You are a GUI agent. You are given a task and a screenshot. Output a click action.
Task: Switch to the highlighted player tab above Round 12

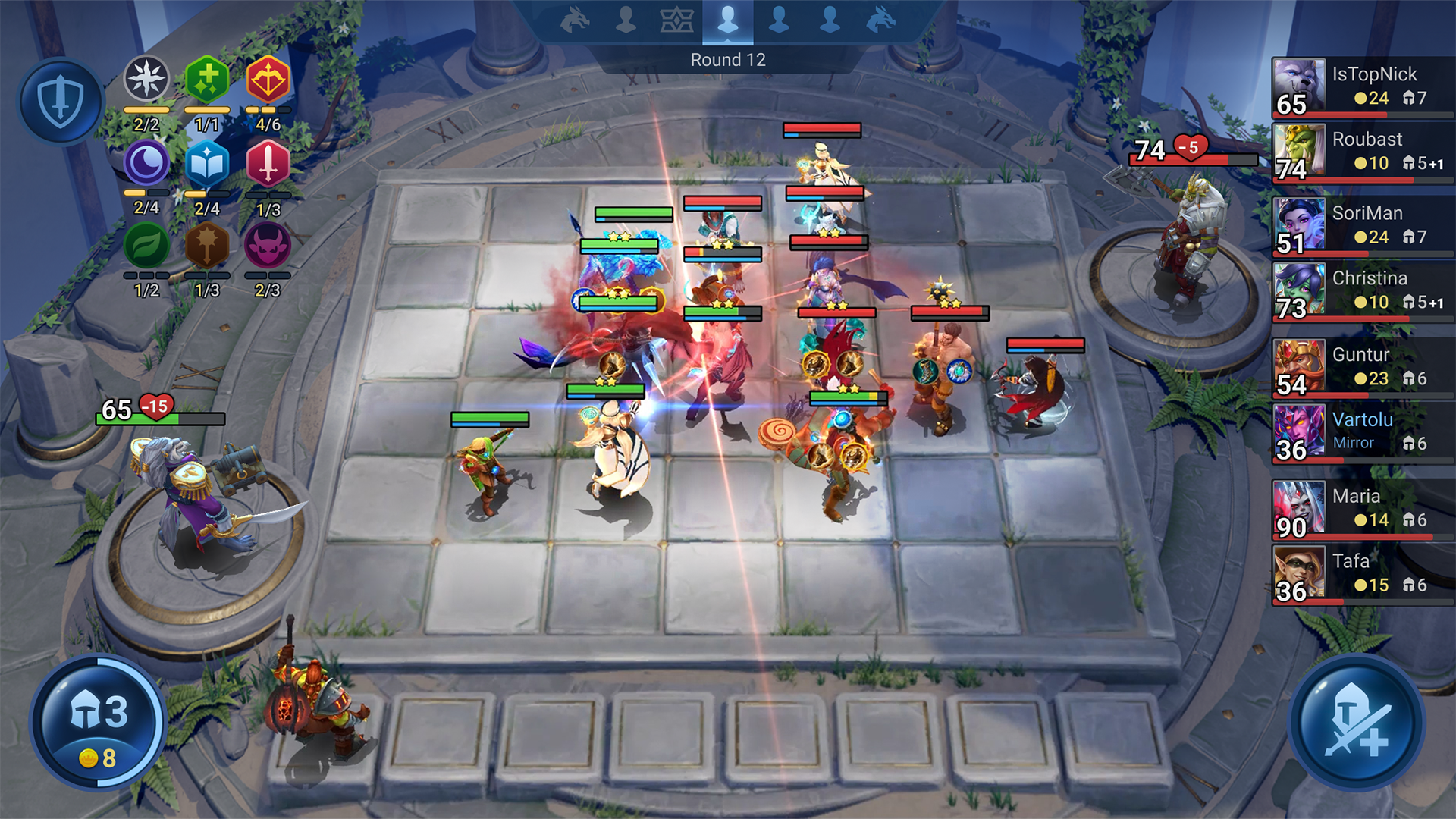click(730, 20)
